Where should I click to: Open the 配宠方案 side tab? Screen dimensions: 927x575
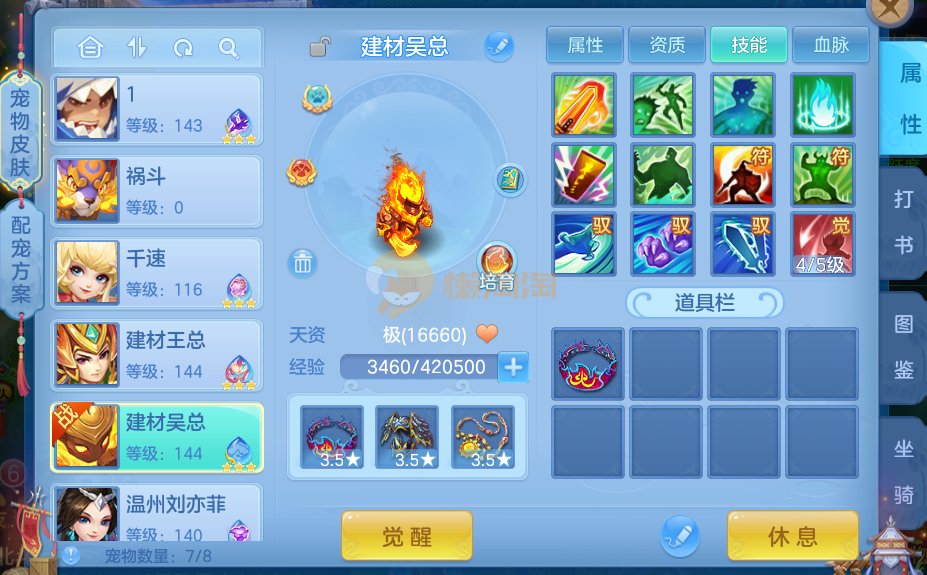(20, 259)
